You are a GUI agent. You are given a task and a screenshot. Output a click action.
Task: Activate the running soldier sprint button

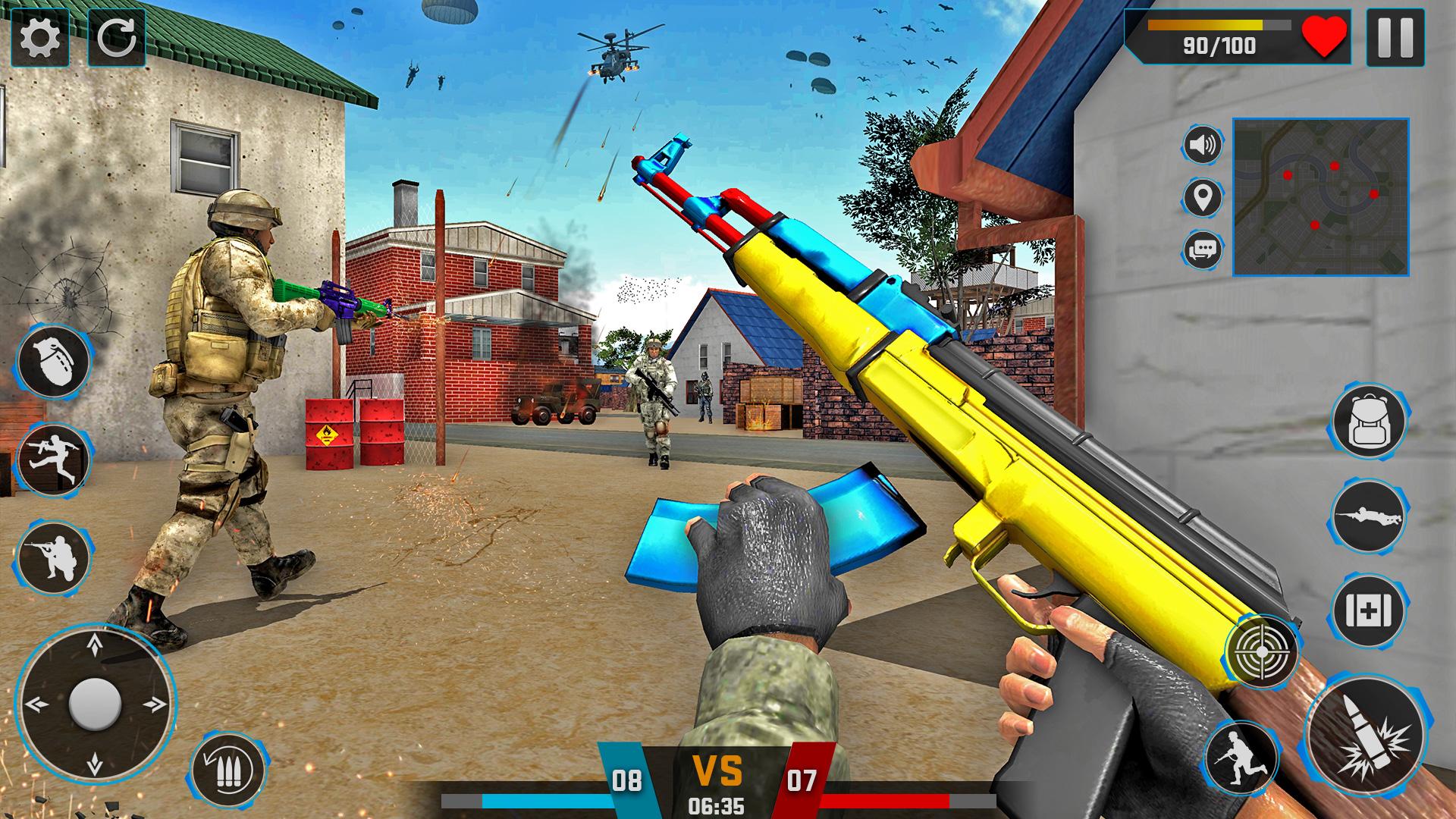pyautogui.click(x=1241, y=757)
